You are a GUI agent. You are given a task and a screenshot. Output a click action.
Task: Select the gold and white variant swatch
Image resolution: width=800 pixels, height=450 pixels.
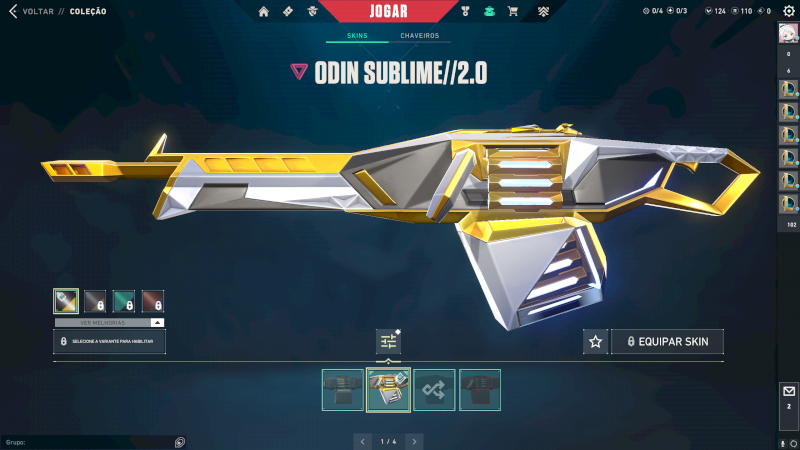pos(66,301)
